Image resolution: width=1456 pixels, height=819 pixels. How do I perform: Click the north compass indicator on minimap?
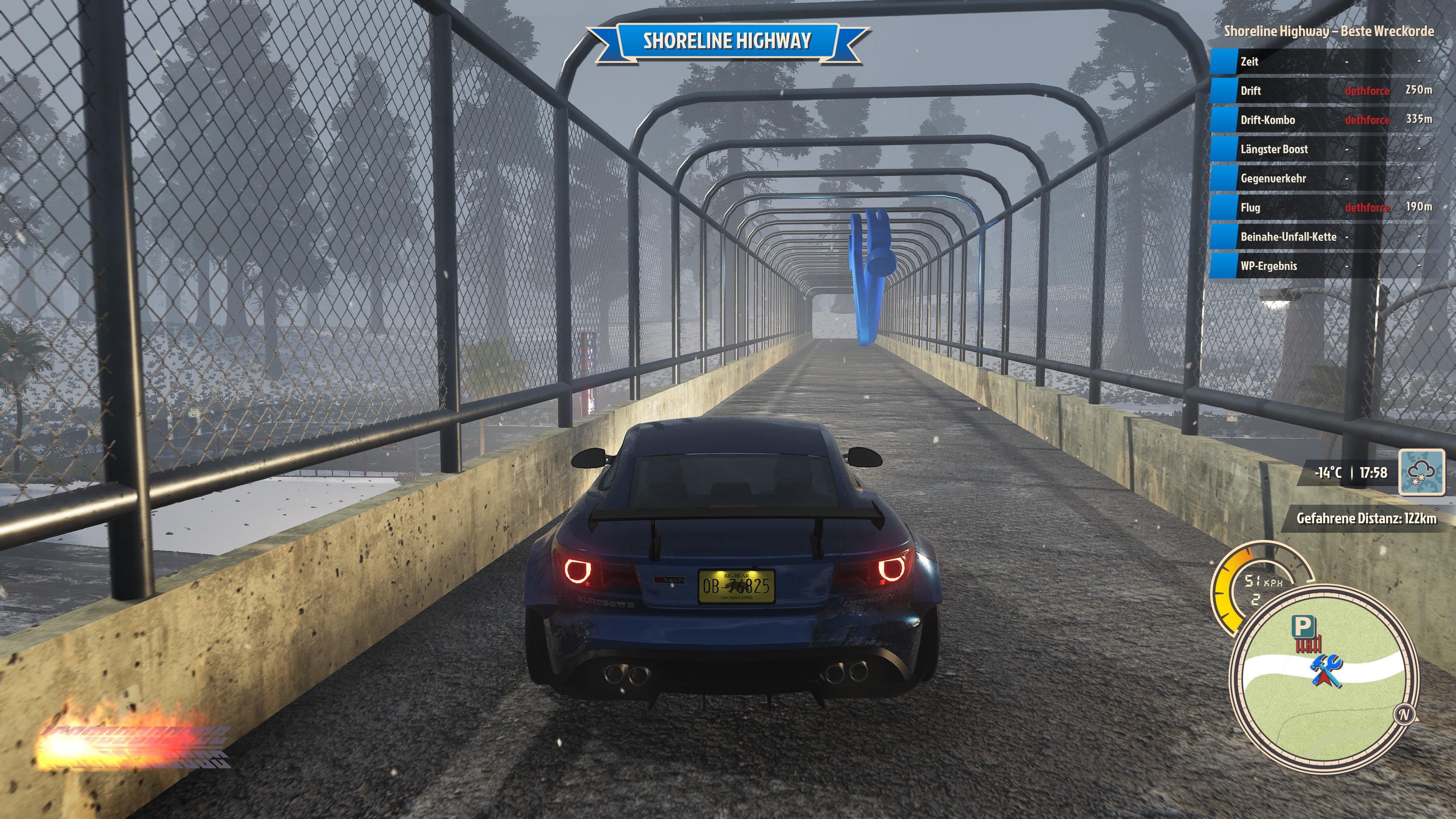1404,714
